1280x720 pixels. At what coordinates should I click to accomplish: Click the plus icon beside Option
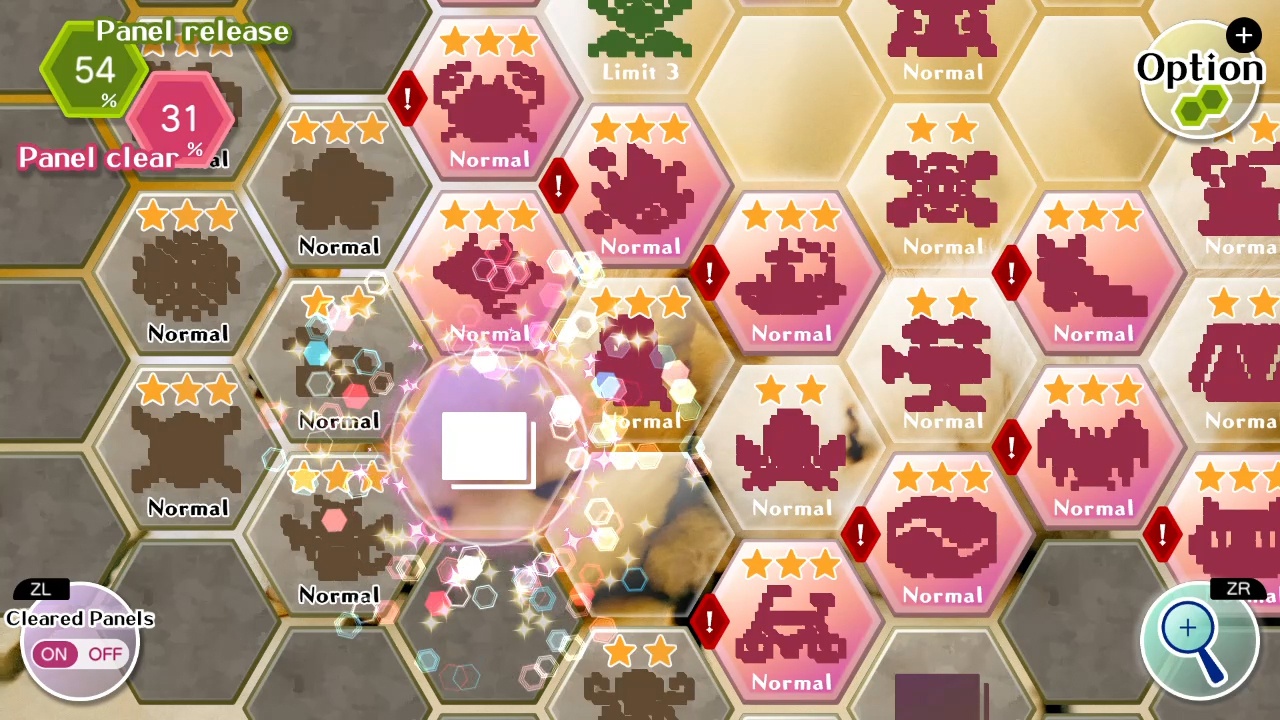1243,36
